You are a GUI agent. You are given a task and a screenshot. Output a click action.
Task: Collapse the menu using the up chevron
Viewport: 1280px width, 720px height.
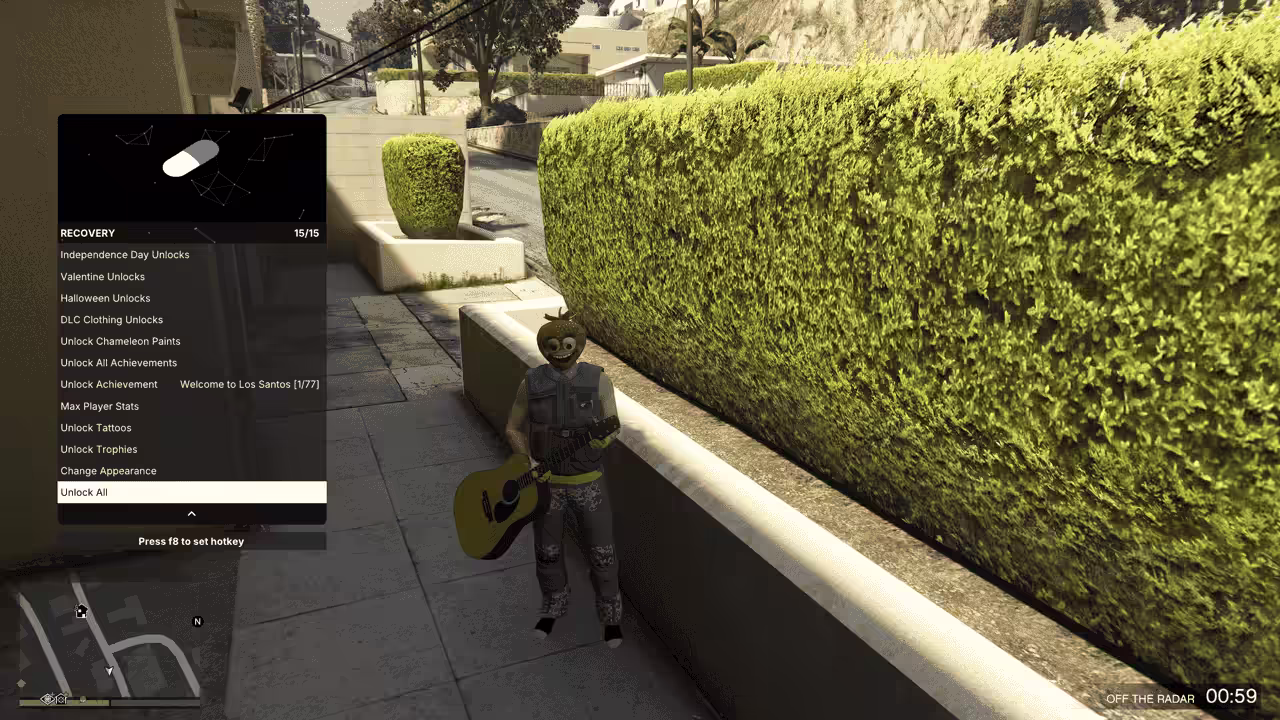[191, 513]
